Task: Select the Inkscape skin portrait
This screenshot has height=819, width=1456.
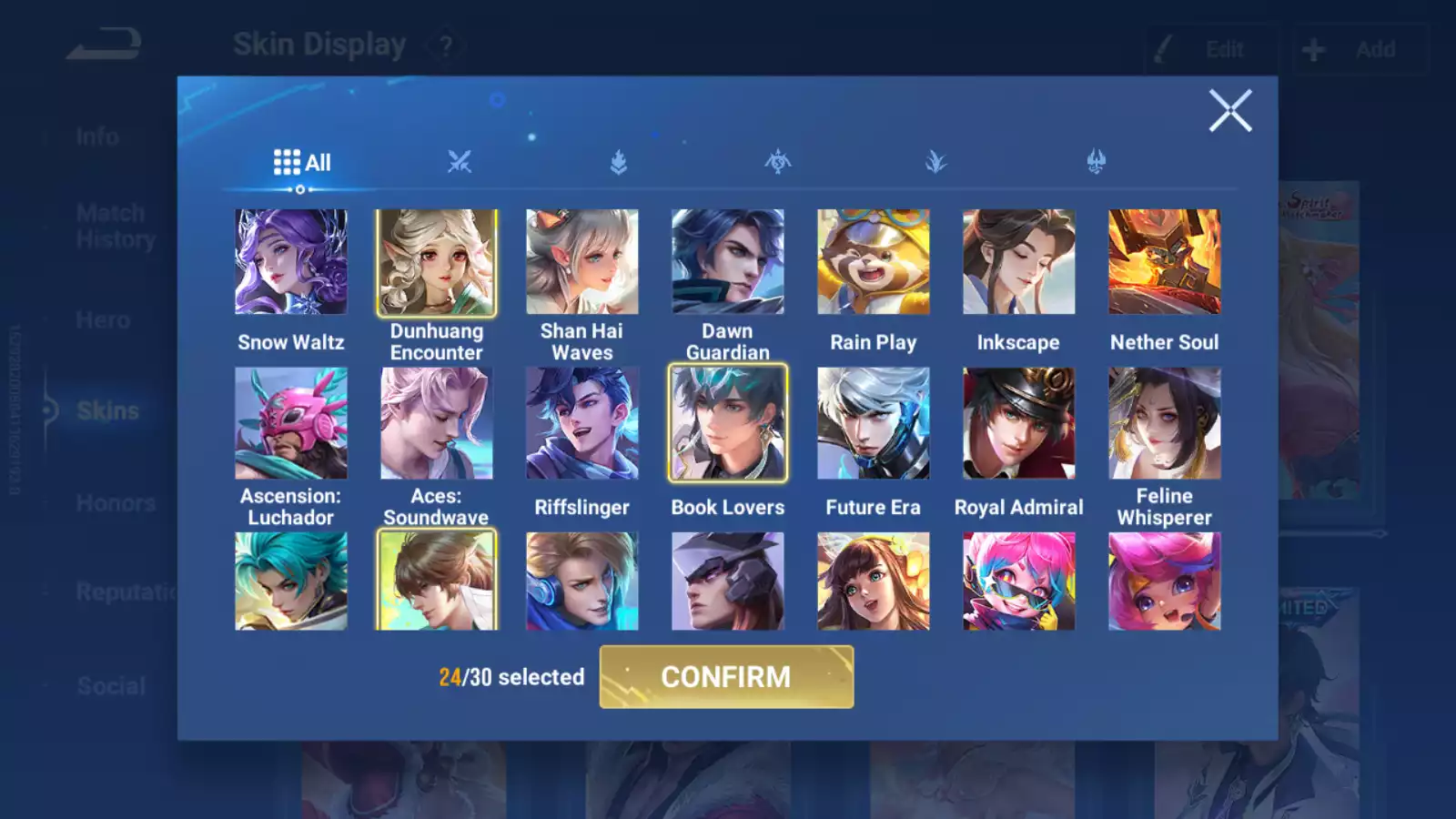Action: click(x=1019, y=262)
